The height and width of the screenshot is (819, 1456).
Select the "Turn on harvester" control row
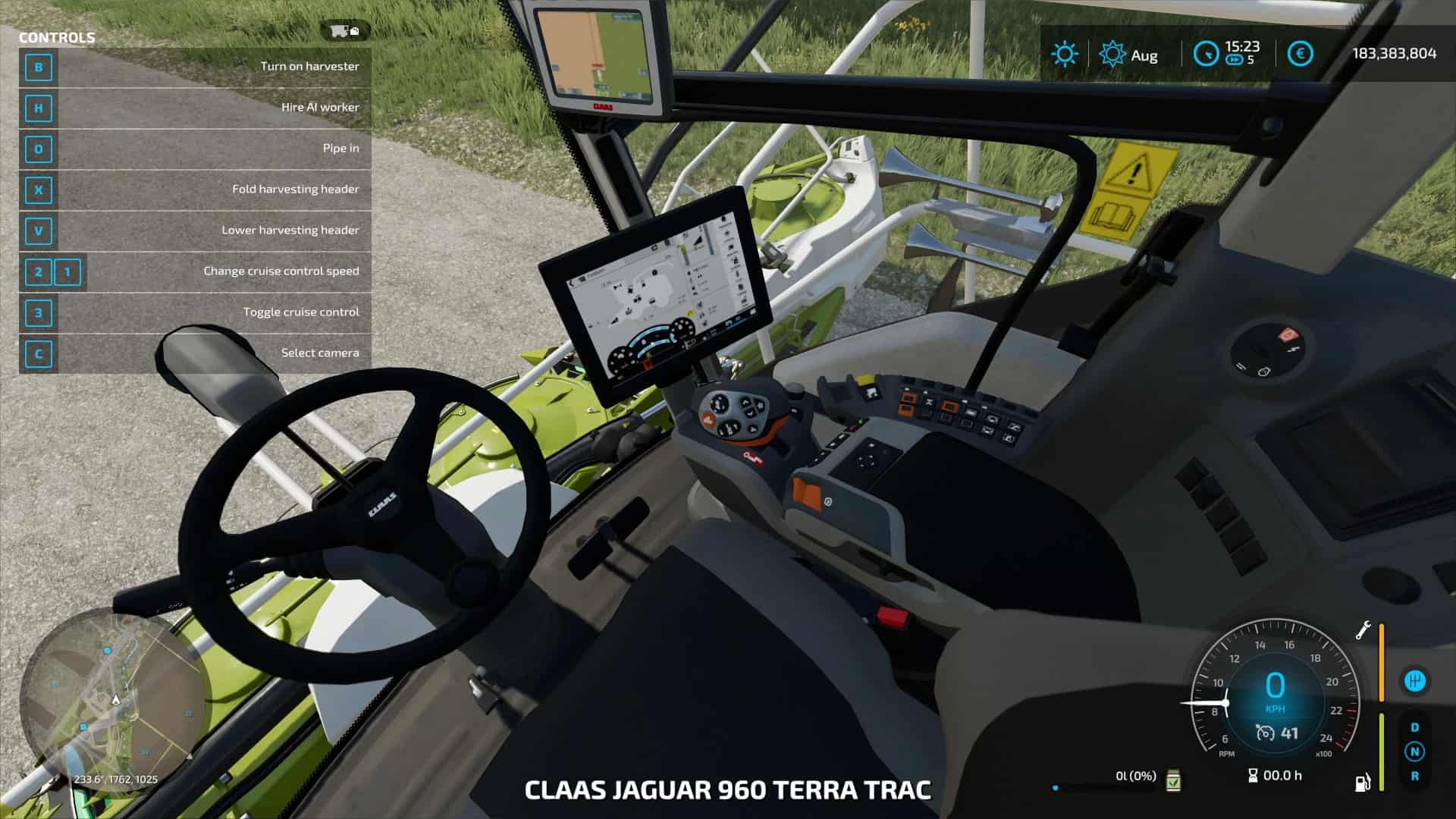tap(195, 67)
